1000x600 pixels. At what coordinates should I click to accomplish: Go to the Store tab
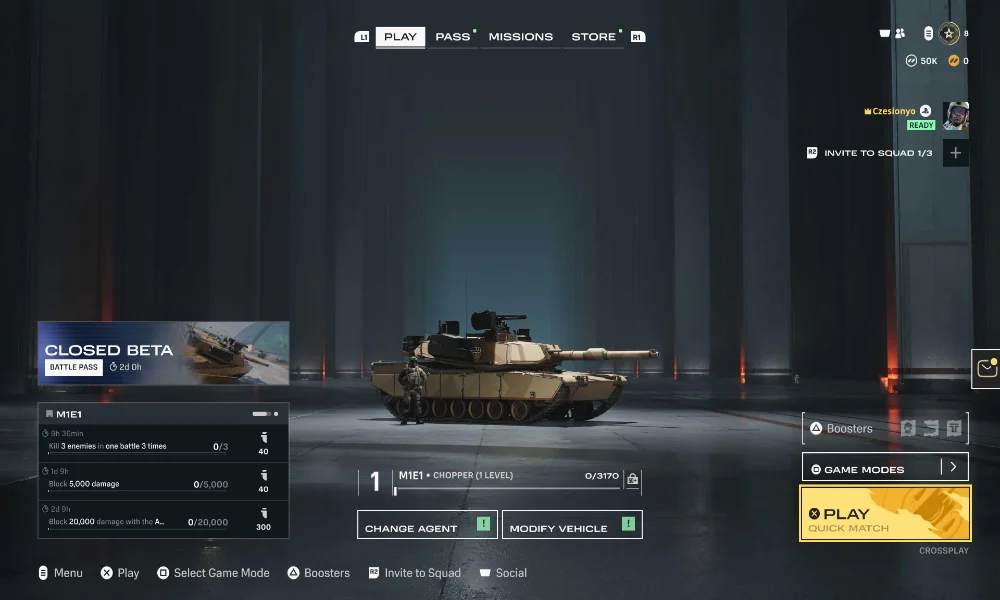(594, 37)
